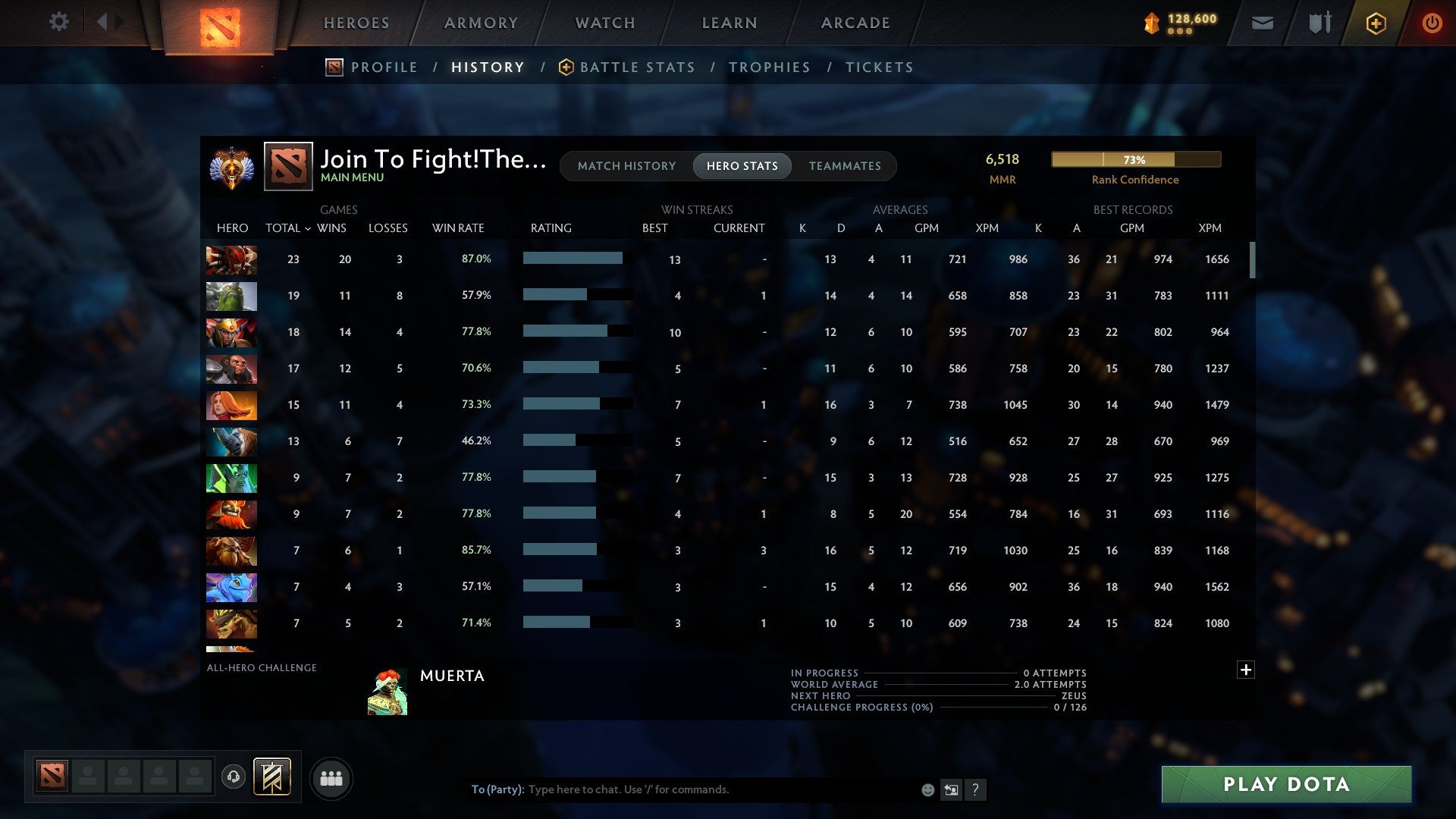Open the ARCADE menu
1456x819 pixels.
tap(854, 23)
